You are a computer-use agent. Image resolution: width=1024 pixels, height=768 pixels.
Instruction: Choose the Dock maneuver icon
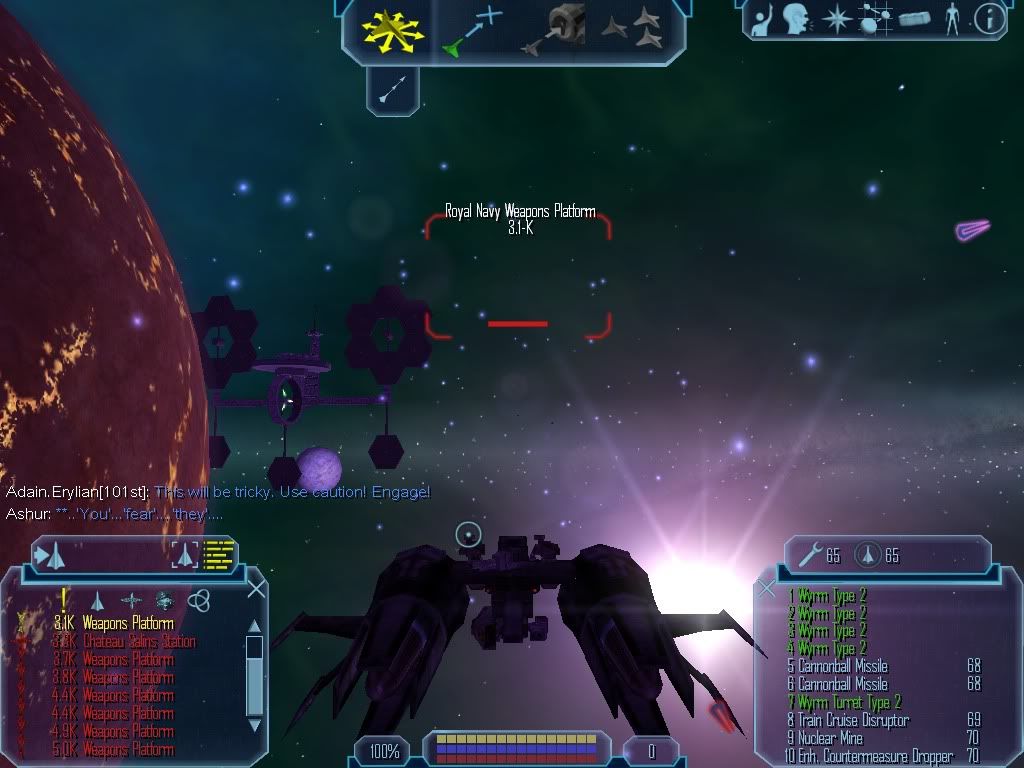[556, 30]
